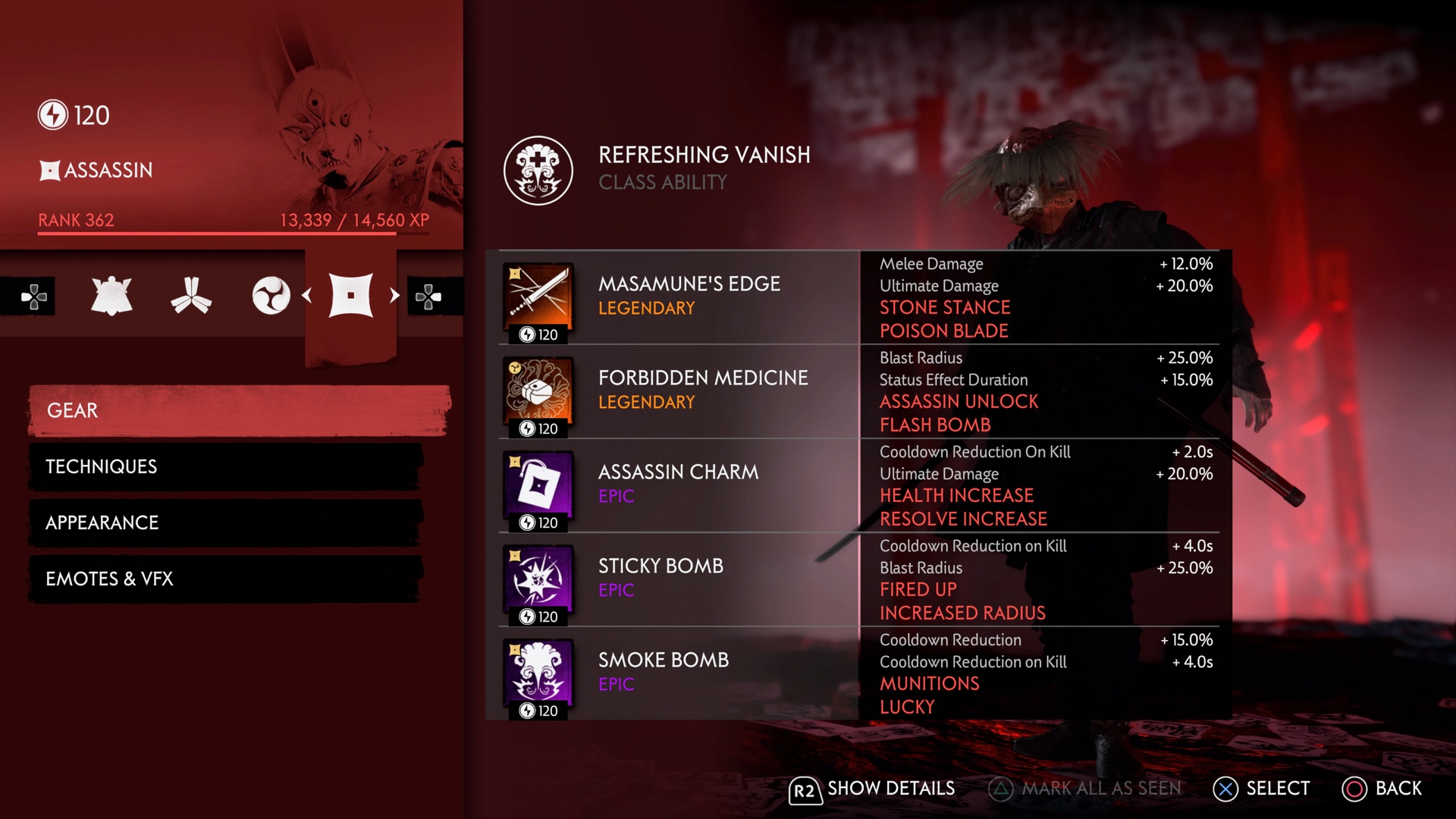
Task: Select the Assassin class tab
Action: click(350, 295)
